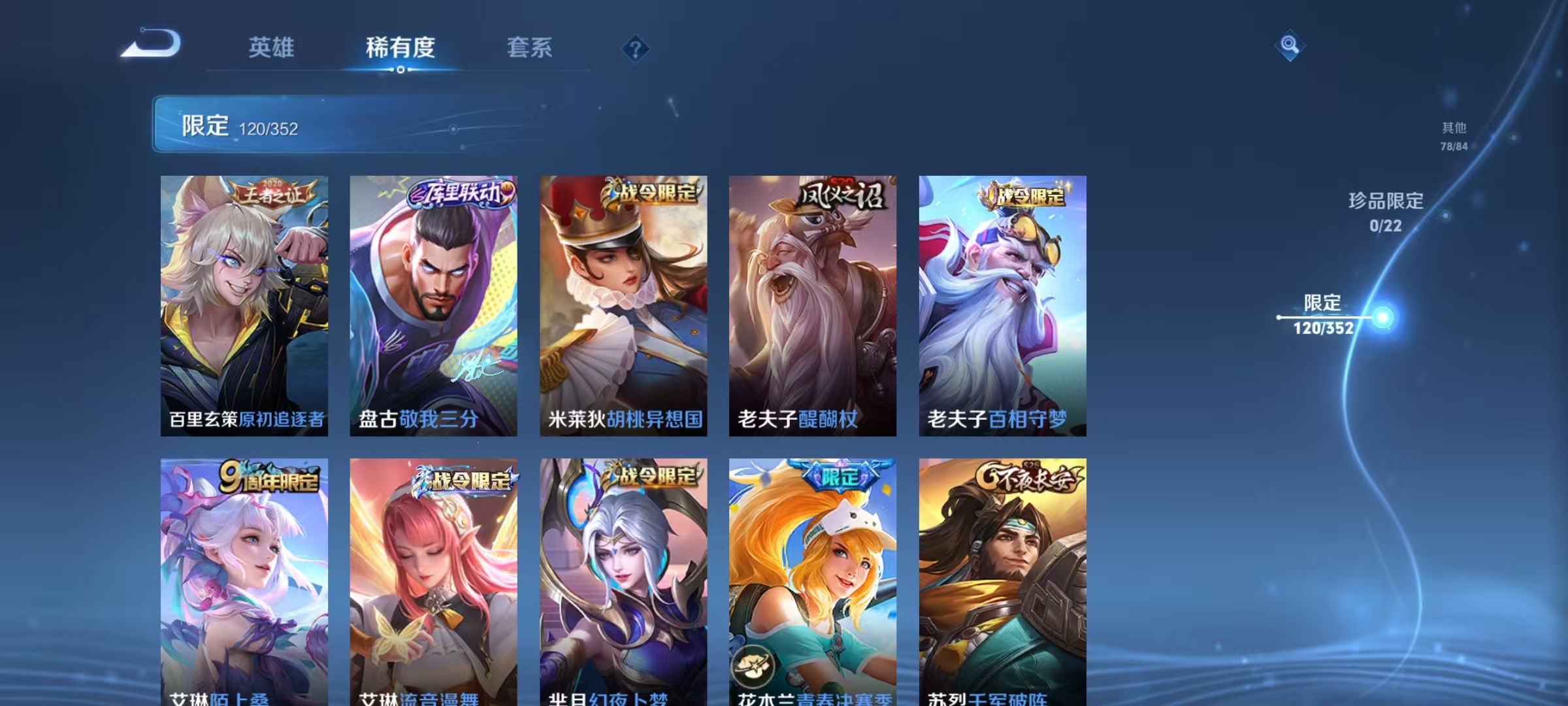View the 苏列千军破阵 skin card
Viewport: 1568px width, 706px height.
1003,575
